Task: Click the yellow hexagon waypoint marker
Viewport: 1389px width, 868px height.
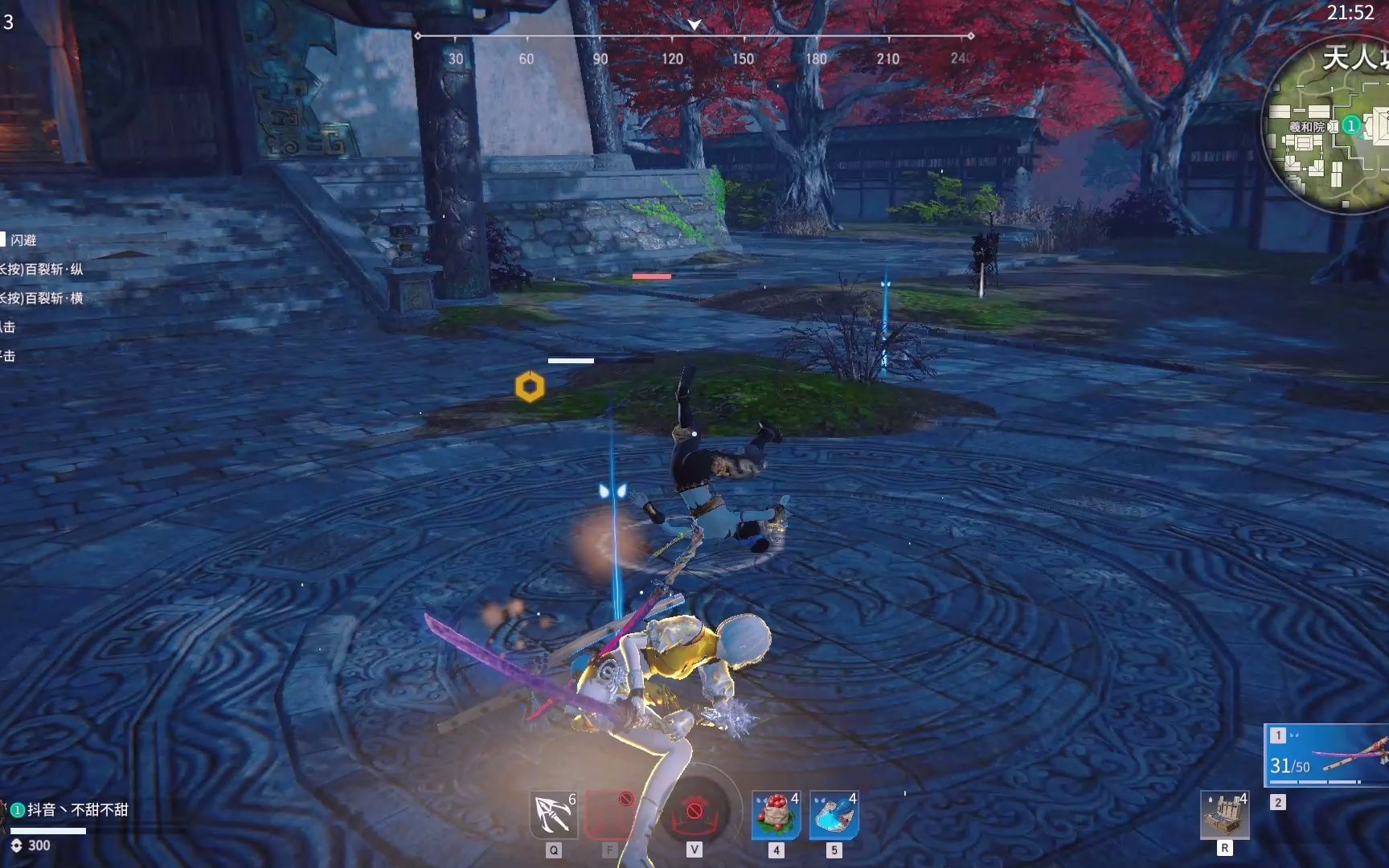Action: pyautogui.click(x=530, y=387)
